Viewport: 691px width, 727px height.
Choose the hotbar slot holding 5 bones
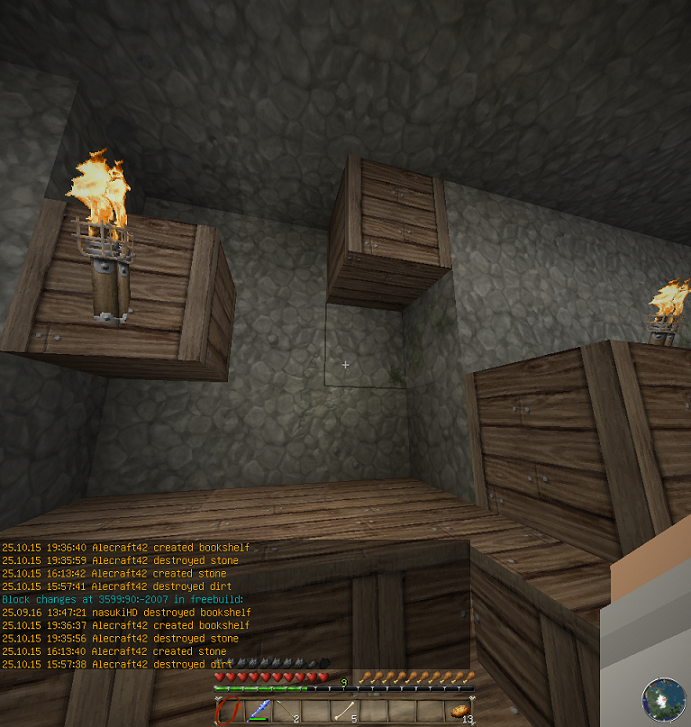tap(345, 711)
